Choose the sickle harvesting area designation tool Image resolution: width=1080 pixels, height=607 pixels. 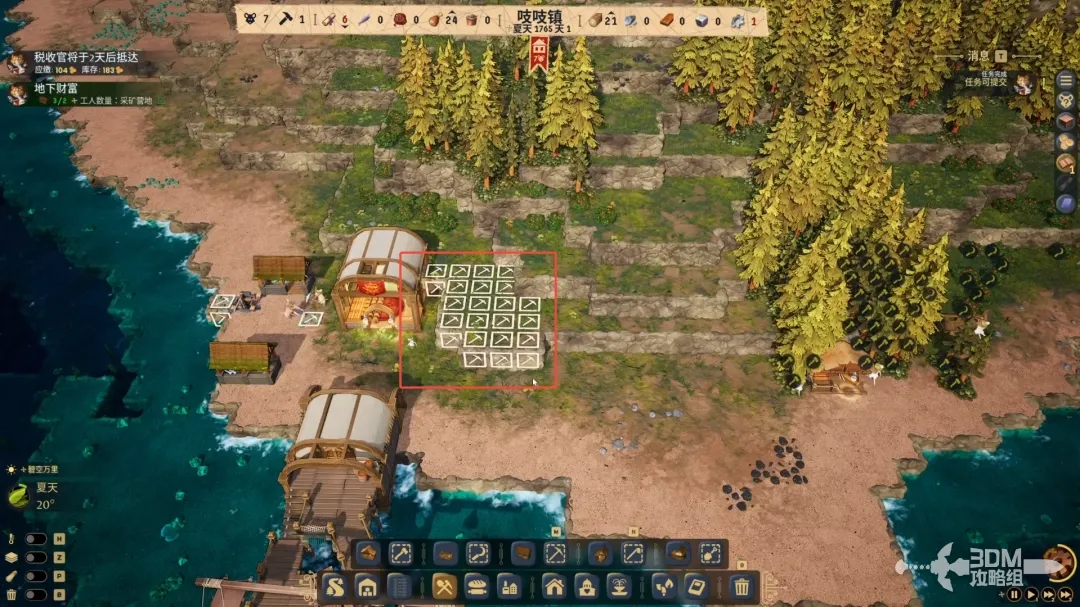[478, 554]
